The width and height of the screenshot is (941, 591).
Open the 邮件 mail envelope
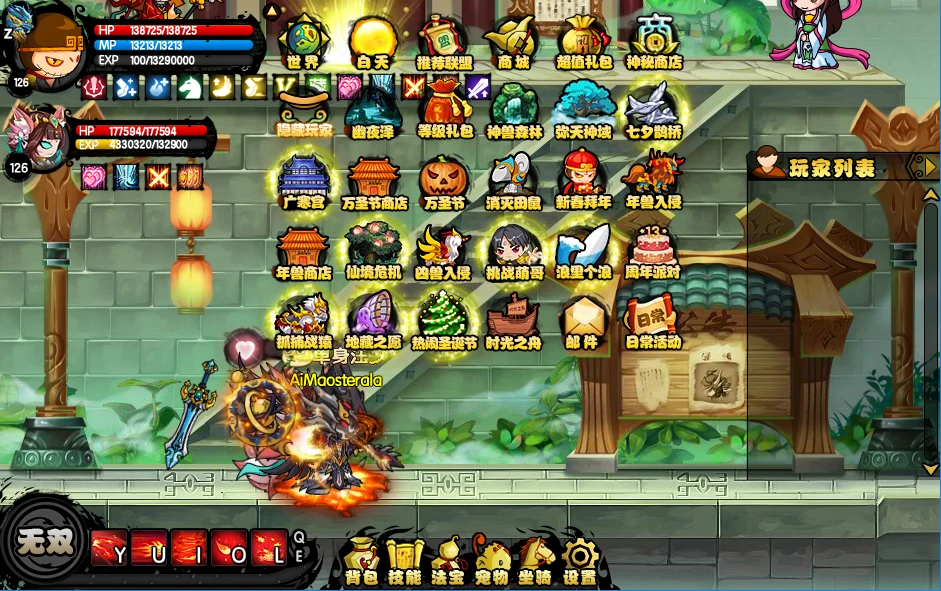tap(582, 320)
